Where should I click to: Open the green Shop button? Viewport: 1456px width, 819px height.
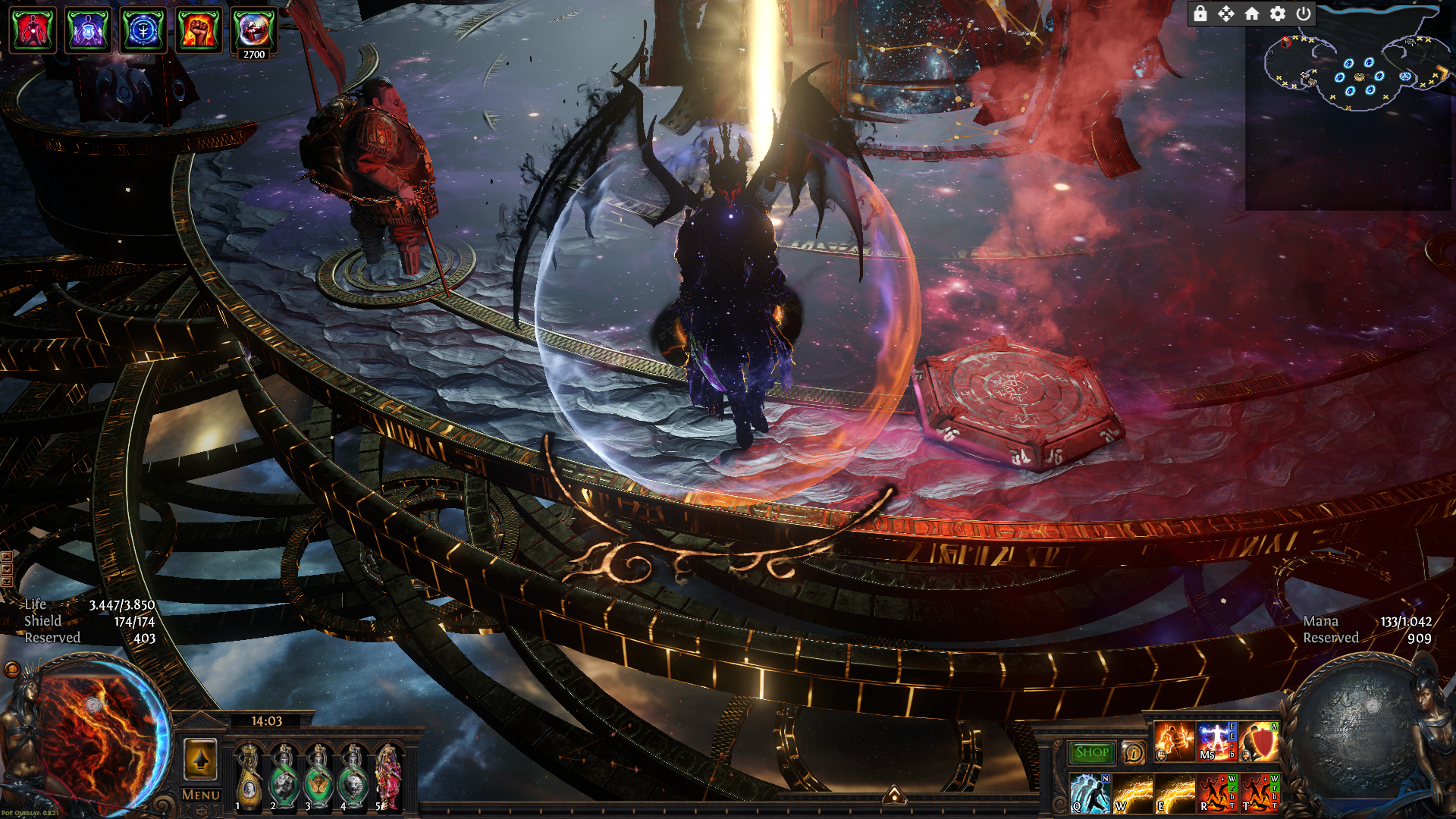pos(1091,752)
